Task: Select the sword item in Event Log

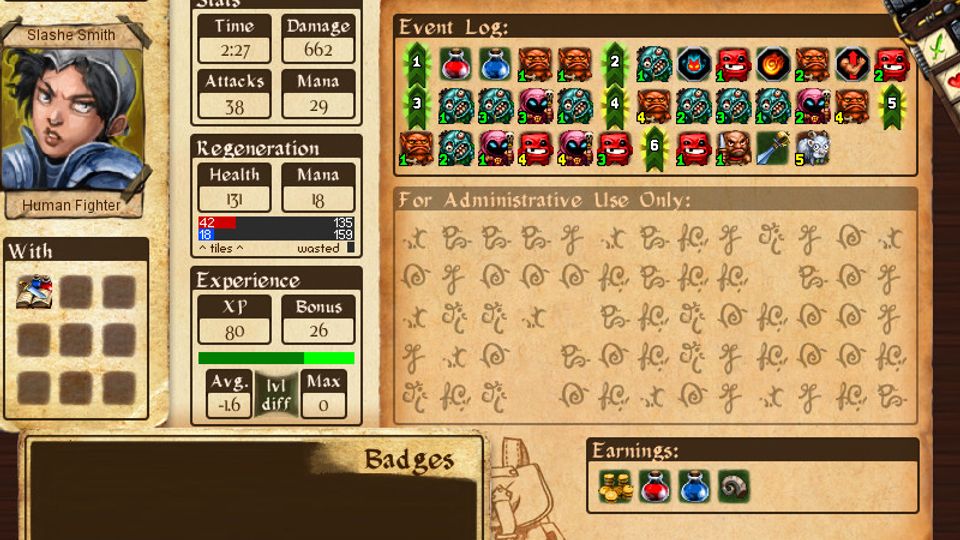Action: [x=773, y=148]
